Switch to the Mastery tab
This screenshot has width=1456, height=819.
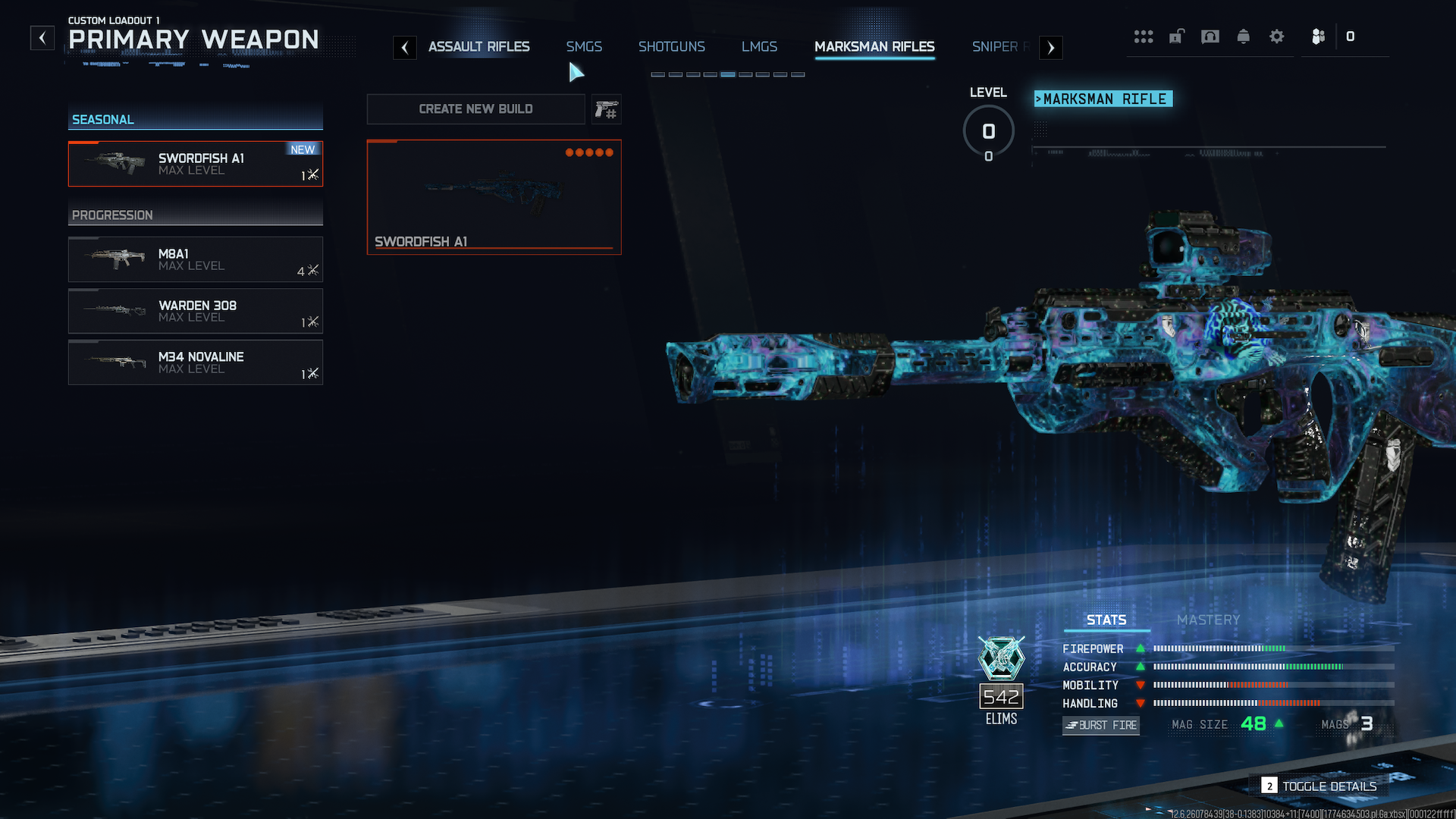click(x=1208, y=620)
